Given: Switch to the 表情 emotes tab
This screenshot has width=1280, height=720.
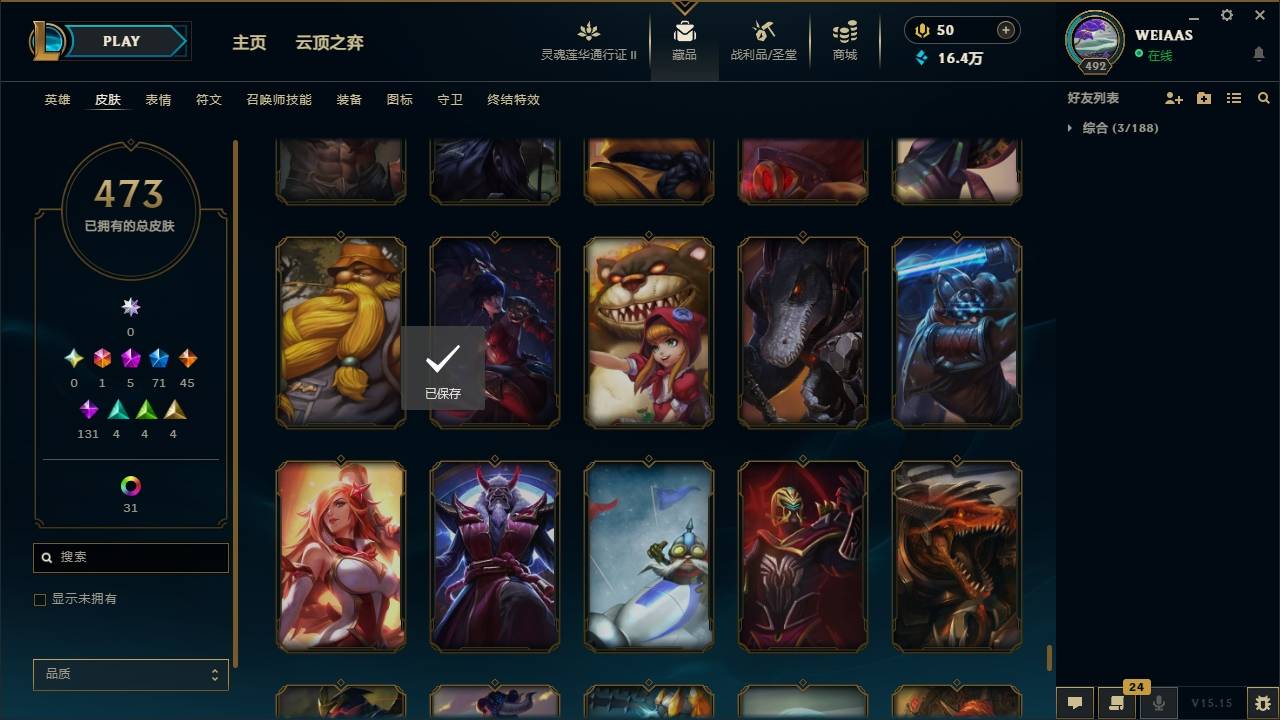Looking at the screenshot, I should tap(157, 100).
